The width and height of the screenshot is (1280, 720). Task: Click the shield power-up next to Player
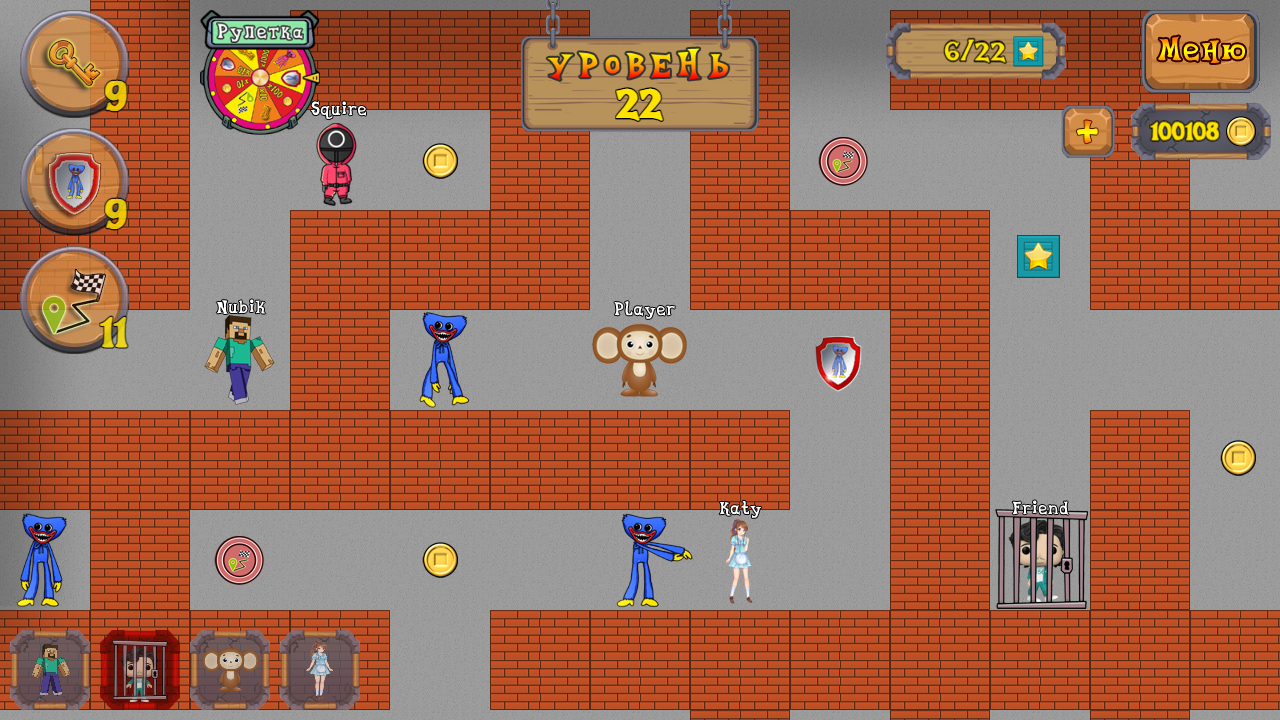click(x=838, y=362)
